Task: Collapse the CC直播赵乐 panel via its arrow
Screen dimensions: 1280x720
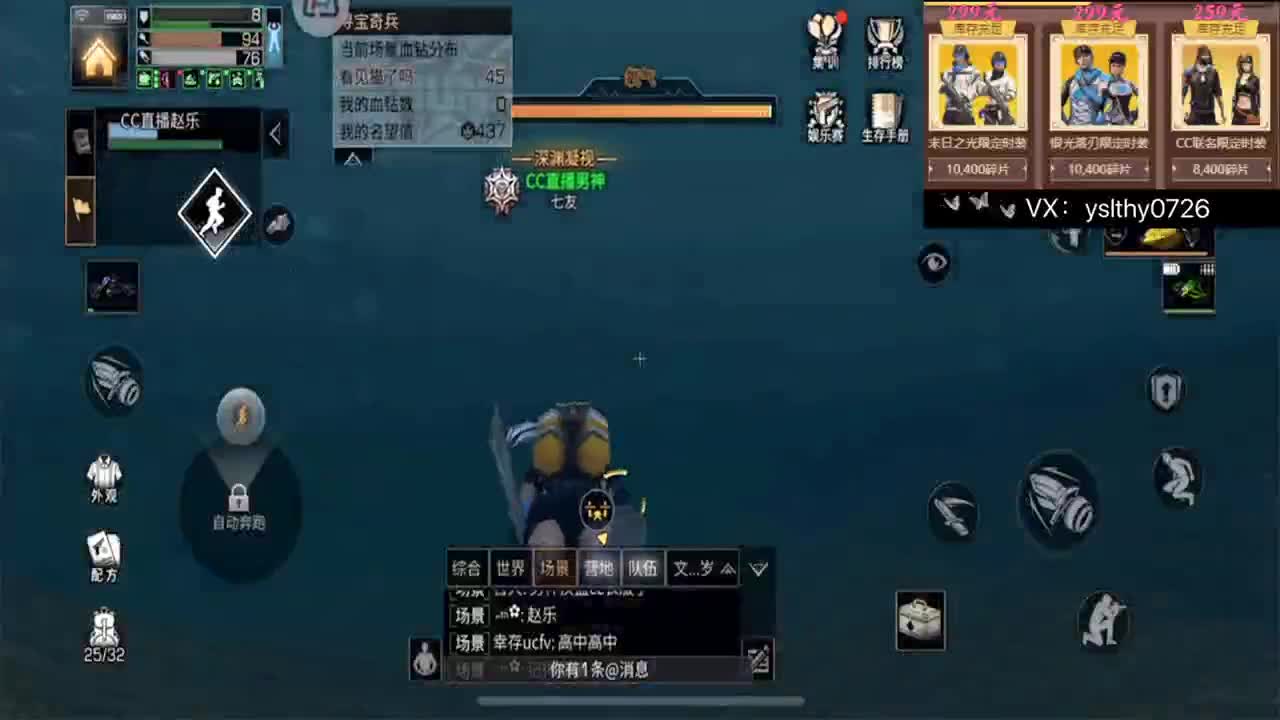Action: click(275, 134)
